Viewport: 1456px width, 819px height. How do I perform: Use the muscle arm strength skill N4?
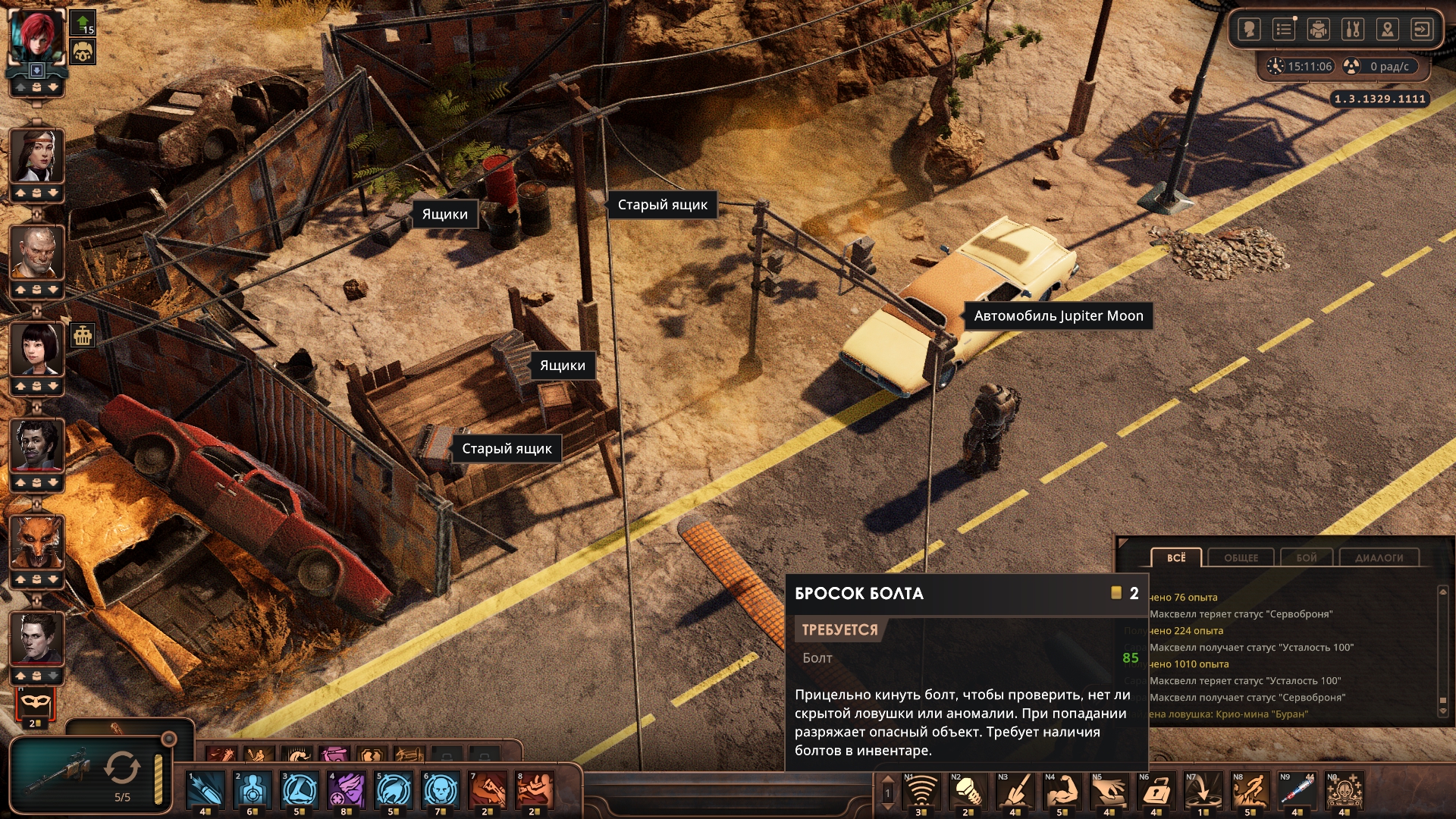tap(1062, 791)
